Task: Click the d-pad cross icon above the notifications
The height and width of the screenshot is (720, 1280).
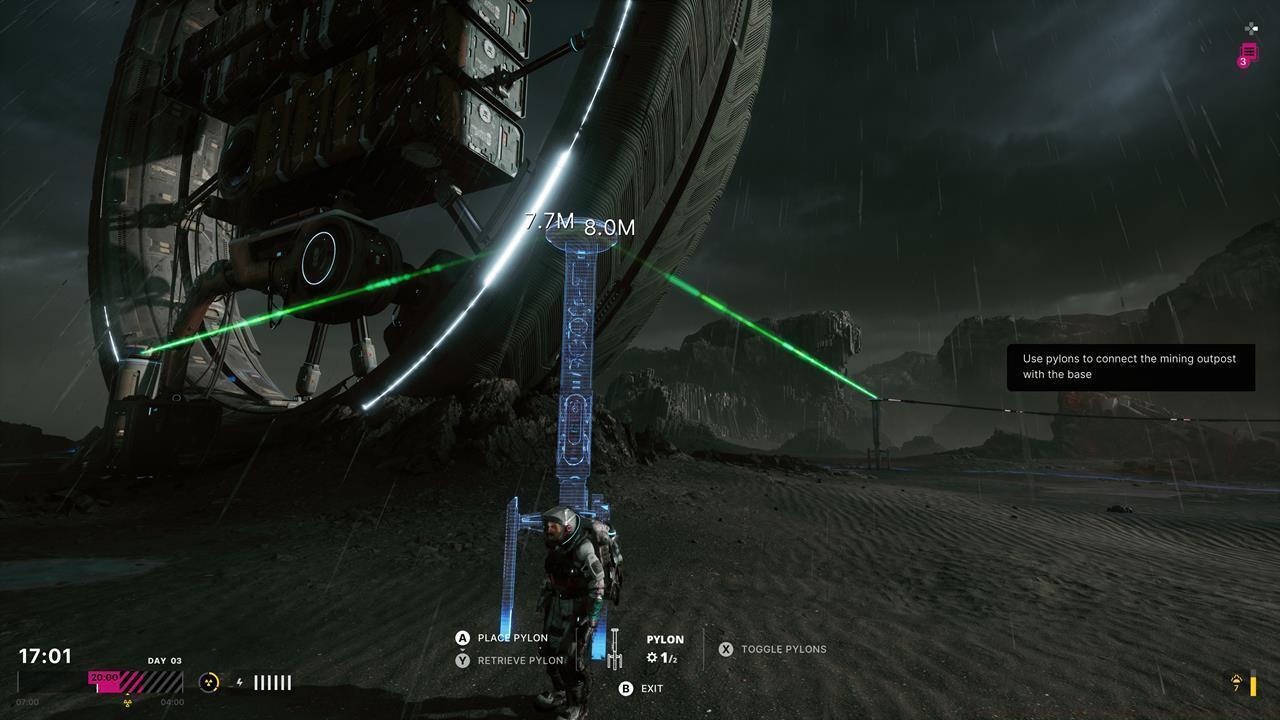Action: point(1251,29)
